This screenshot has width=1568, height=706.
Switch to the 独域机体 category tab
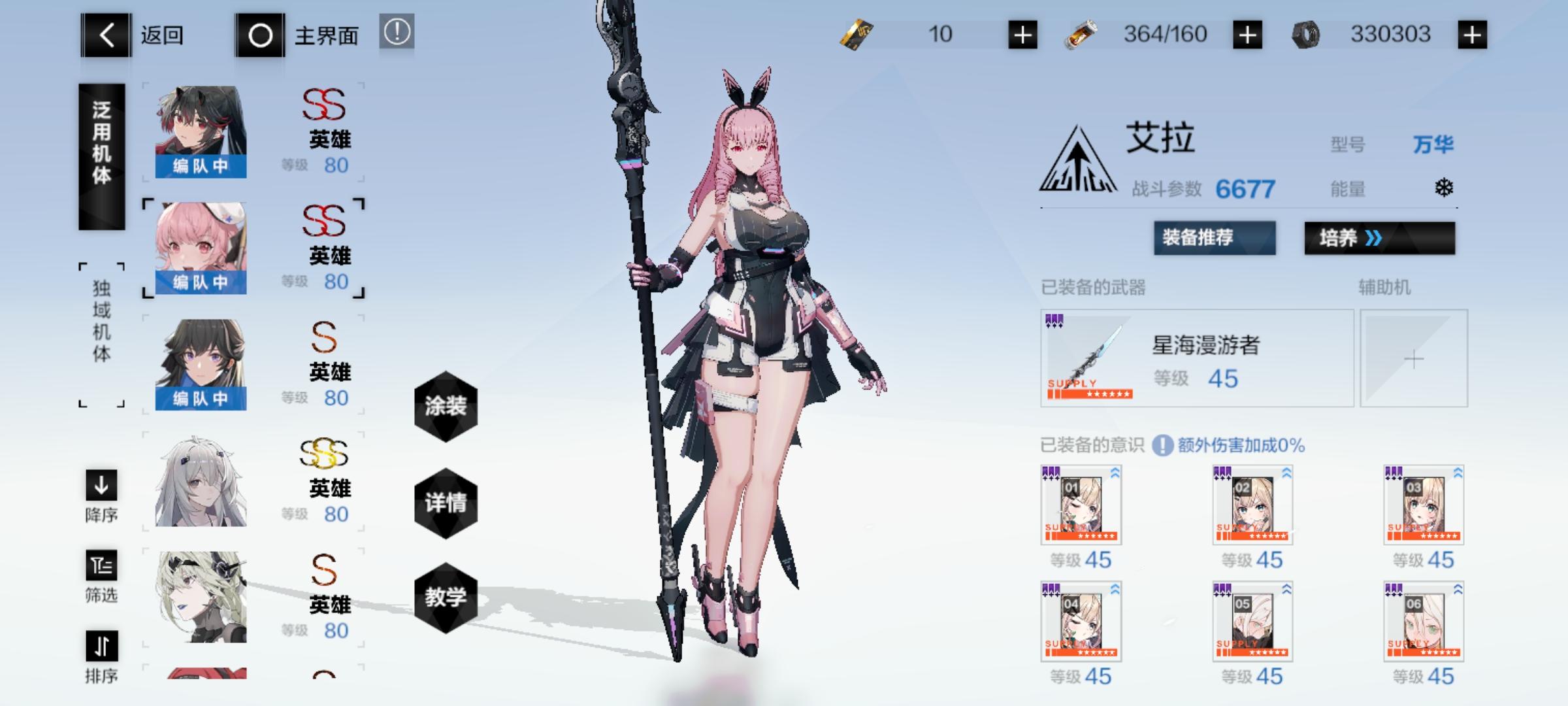tap(101, 332)
